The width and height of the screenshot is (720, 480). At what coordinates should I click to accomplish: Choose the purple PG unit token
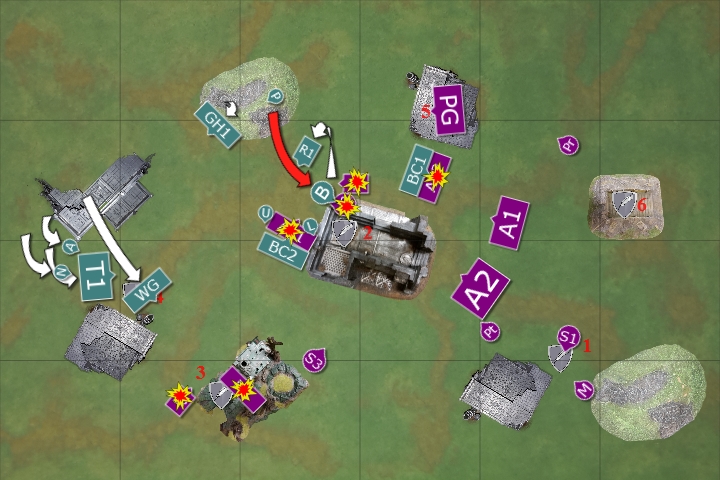(x=449, y=103)
